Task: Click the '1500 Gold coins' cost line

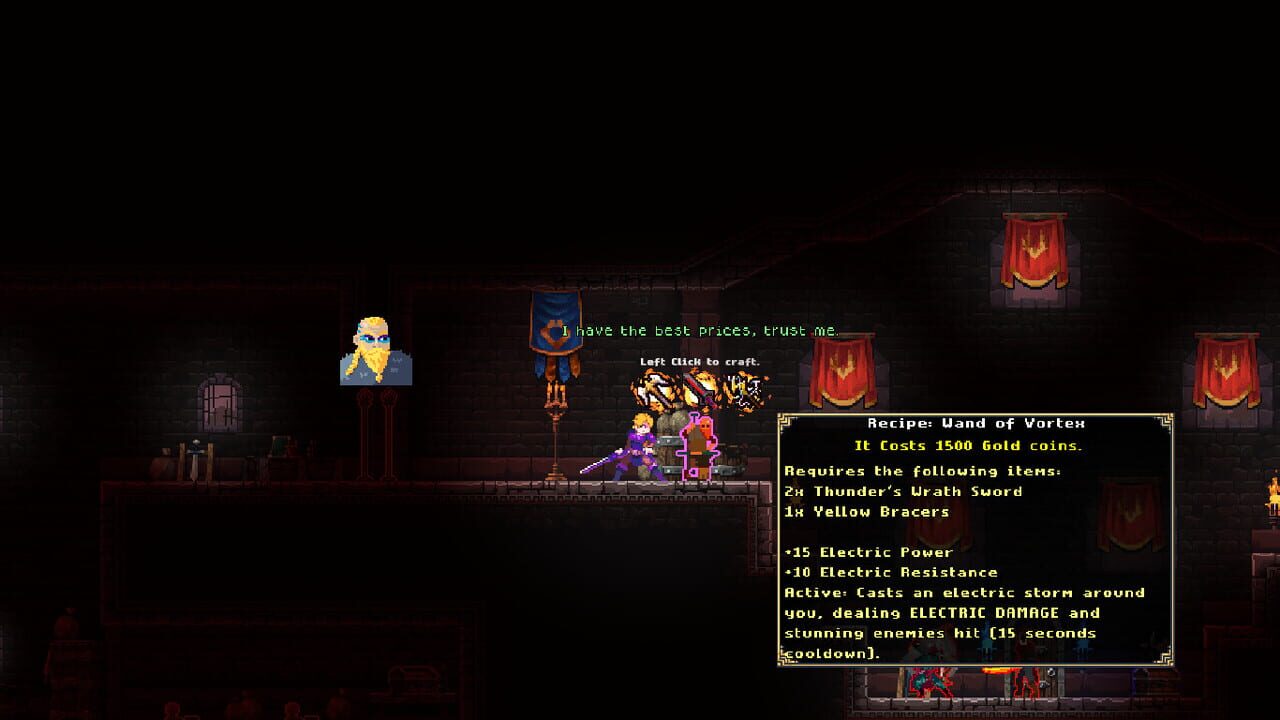Action: [968, 444]
